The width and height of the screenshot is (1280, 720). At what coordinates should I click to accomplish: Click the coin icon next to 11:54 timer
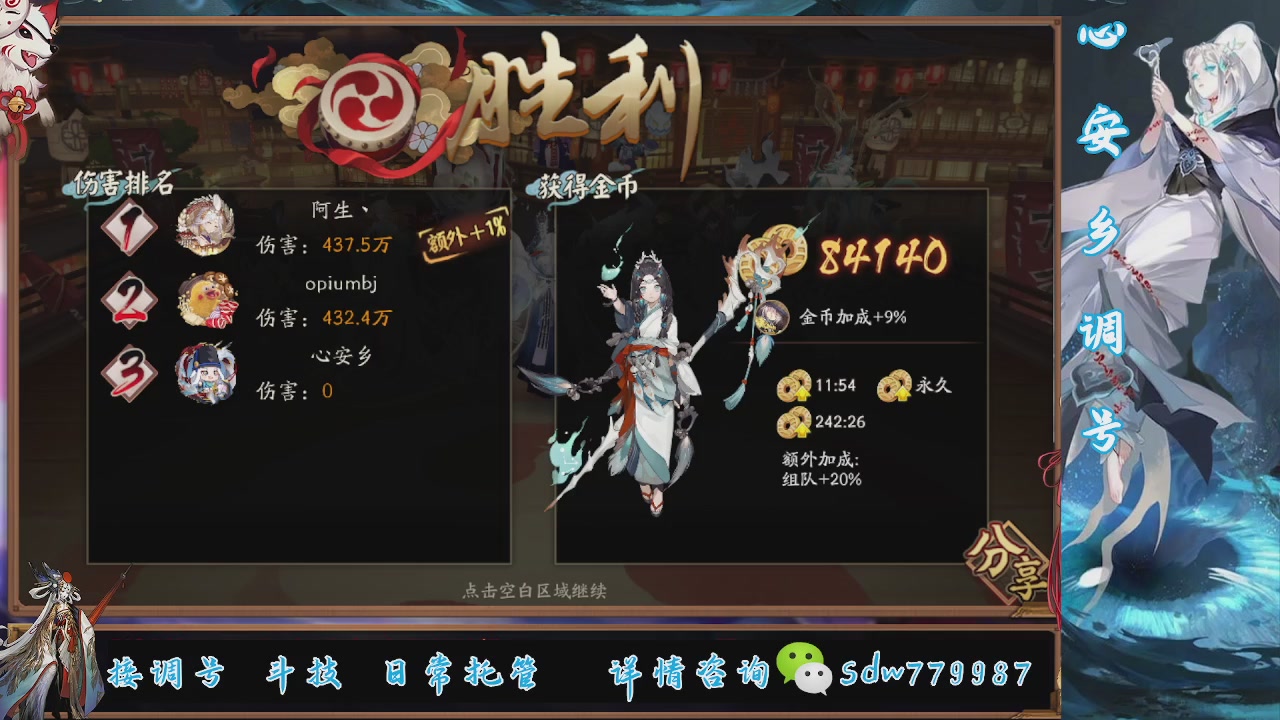pos(793,385)
